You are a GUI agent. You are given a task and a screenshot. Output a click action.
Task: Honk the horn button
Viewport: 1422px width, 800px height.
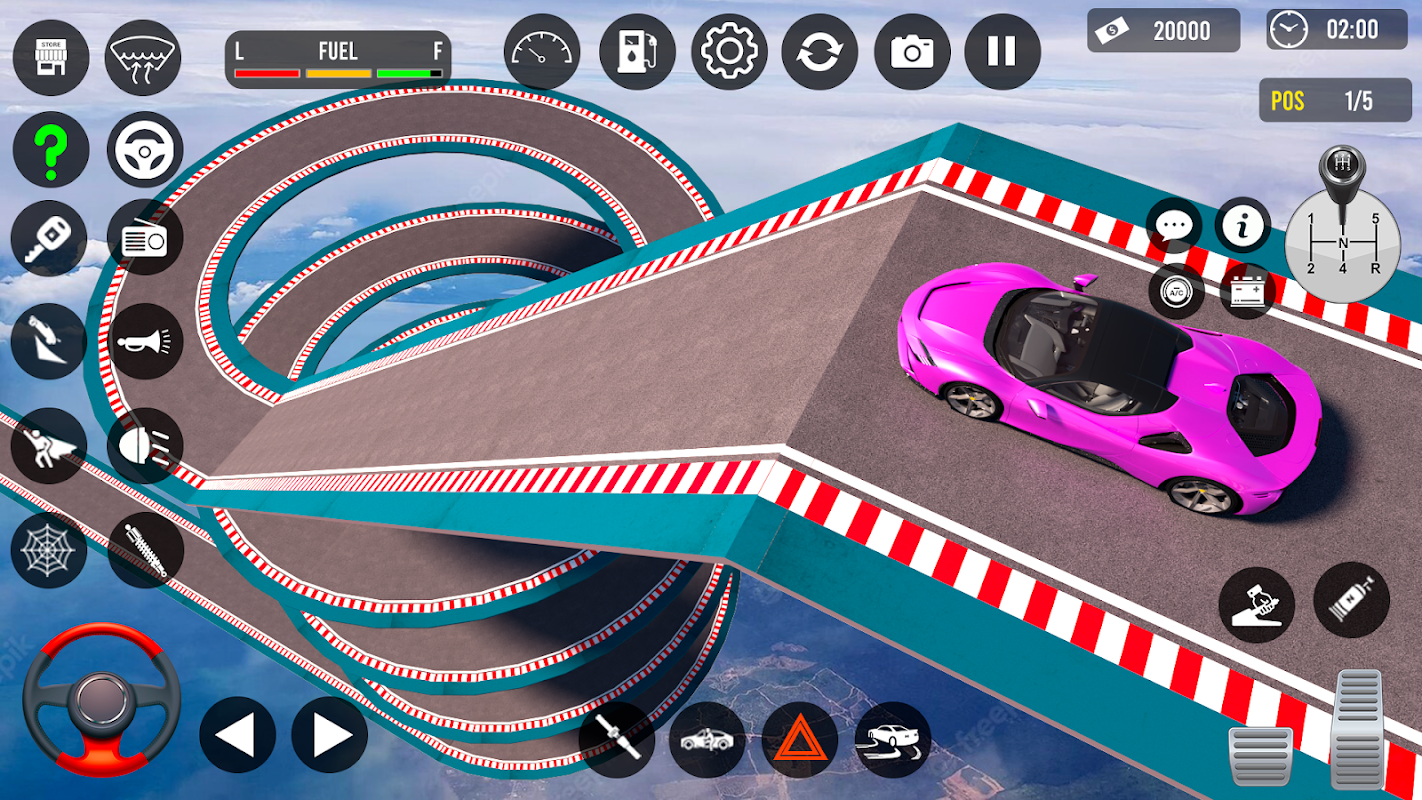(x=145, y=342)
